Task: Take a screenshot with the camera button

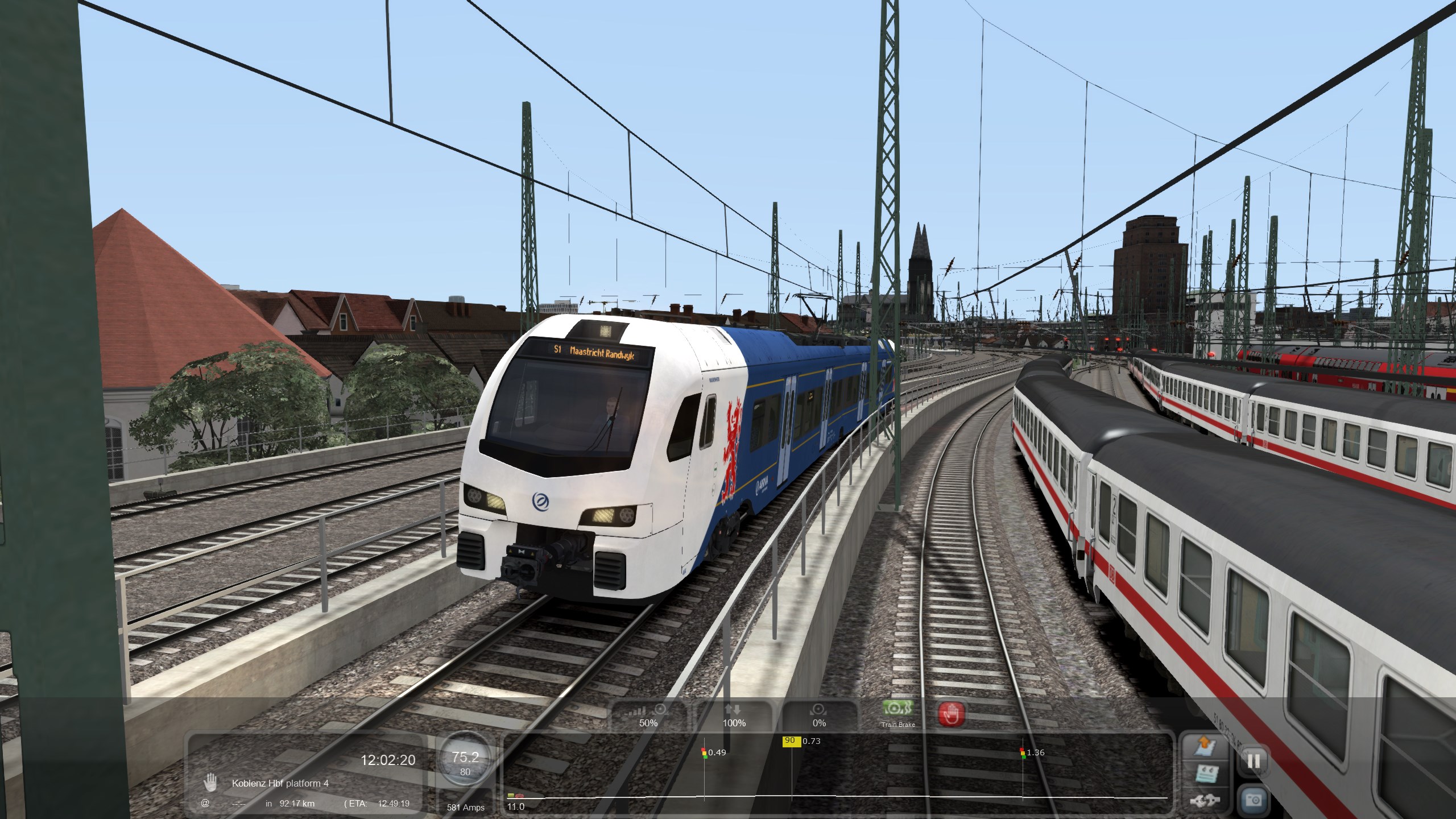Action: (1254, 800)
